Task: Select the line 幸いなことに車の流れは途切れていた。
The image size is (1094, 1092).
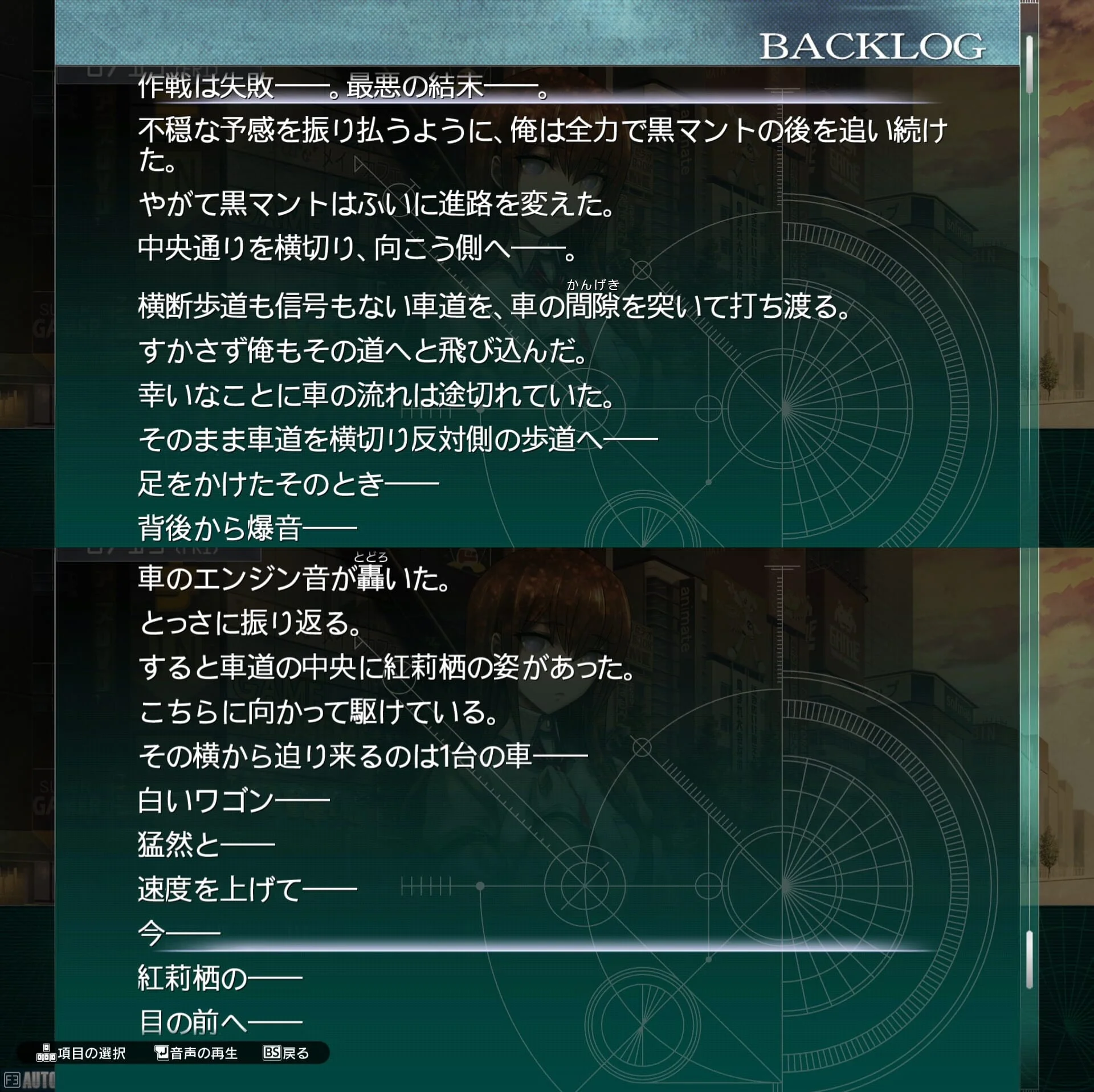Action: coord(376,395)
